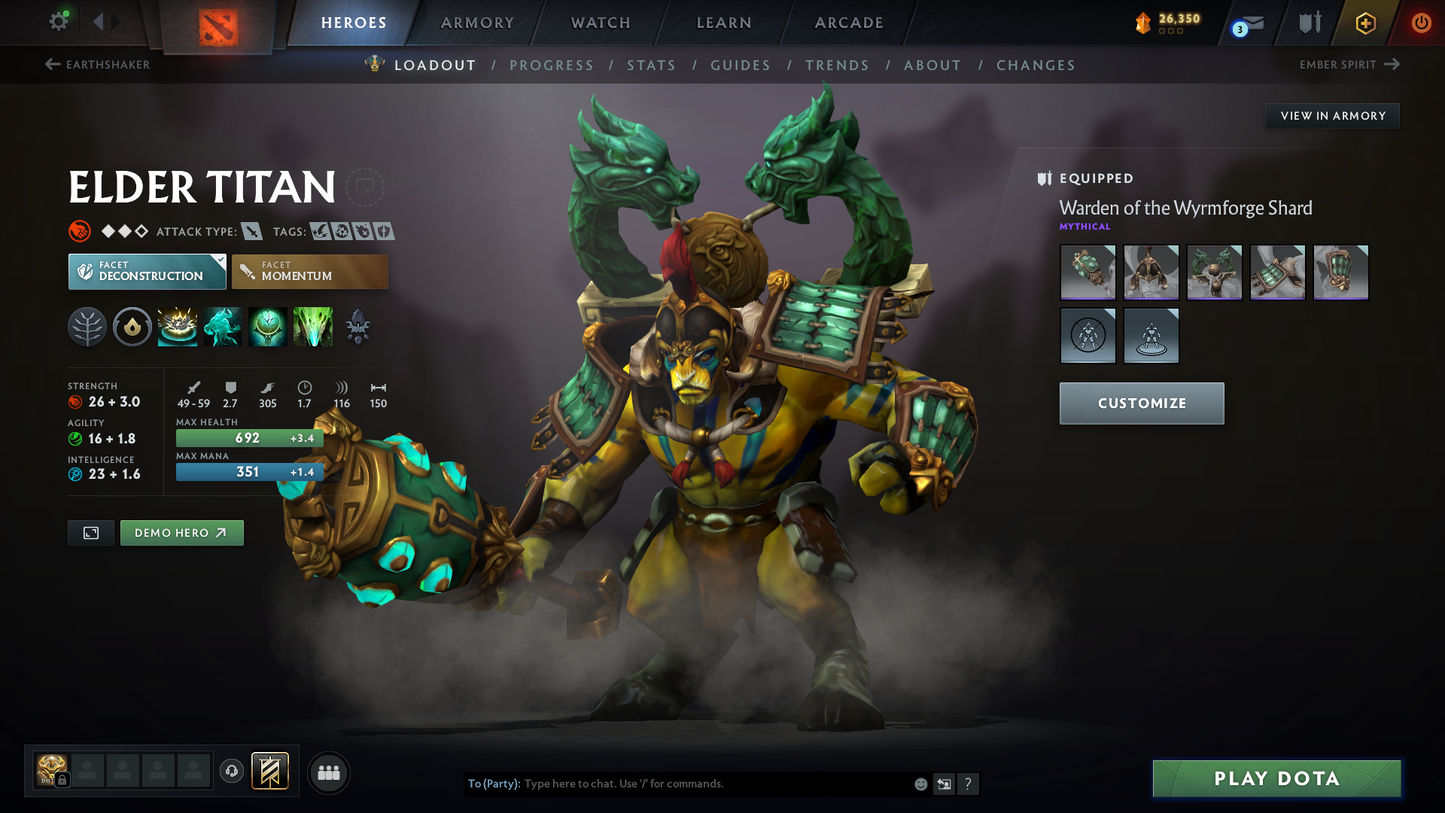The height and width of the screenshot is (813, 1445).
Task: Select the Echo Stomp ability icon
Action: click(177, 327)
